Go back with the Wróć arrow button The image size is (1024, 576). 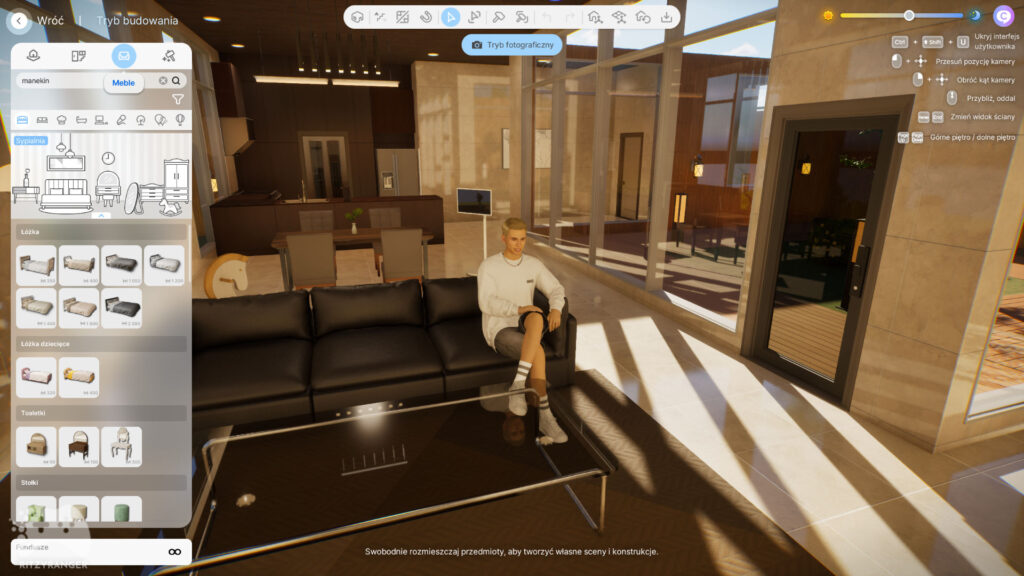coord(18,20)
